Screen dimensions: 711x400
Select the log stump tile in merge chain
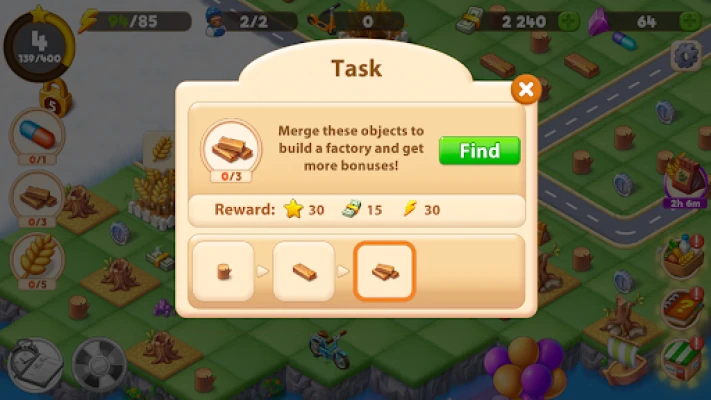point(223,271)
